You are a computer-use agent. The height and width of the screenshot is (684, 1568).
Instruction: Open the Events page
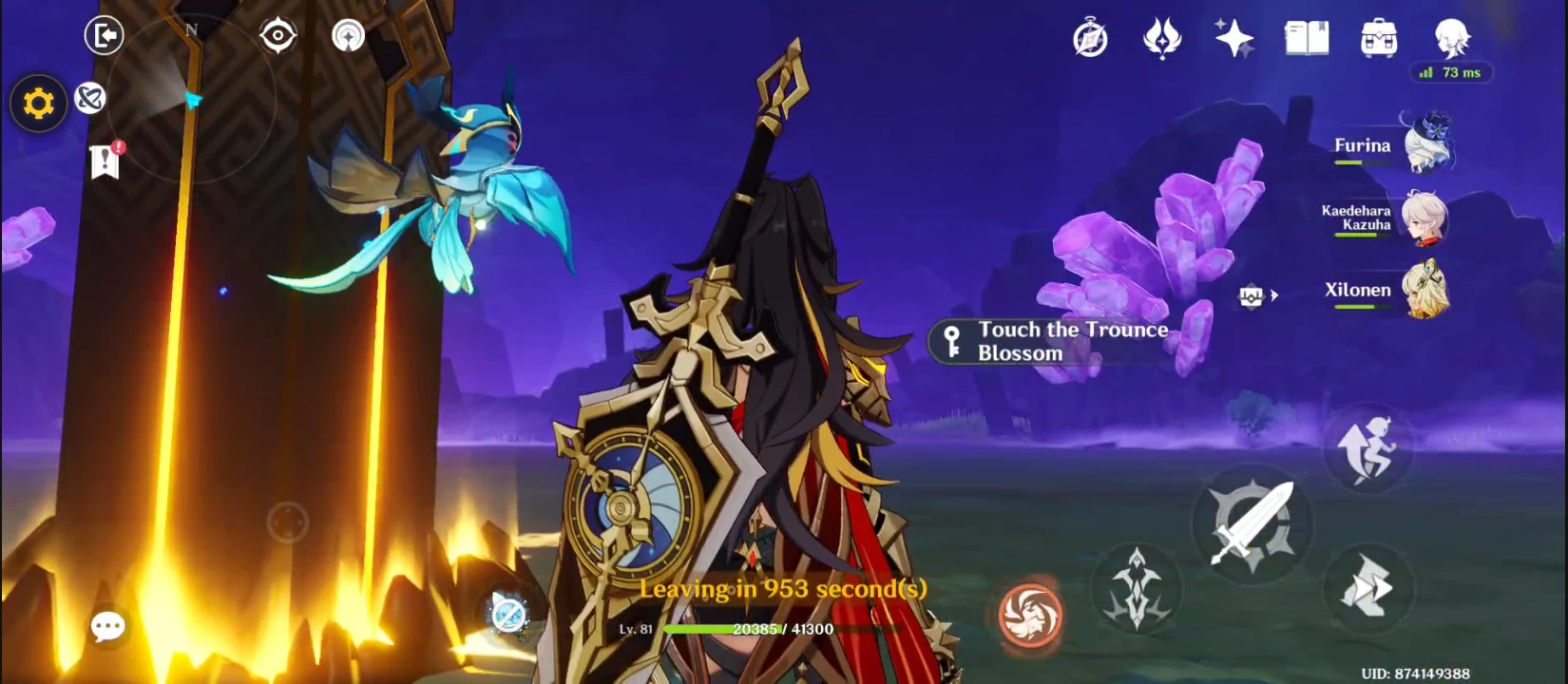[x=1090, y=38]
